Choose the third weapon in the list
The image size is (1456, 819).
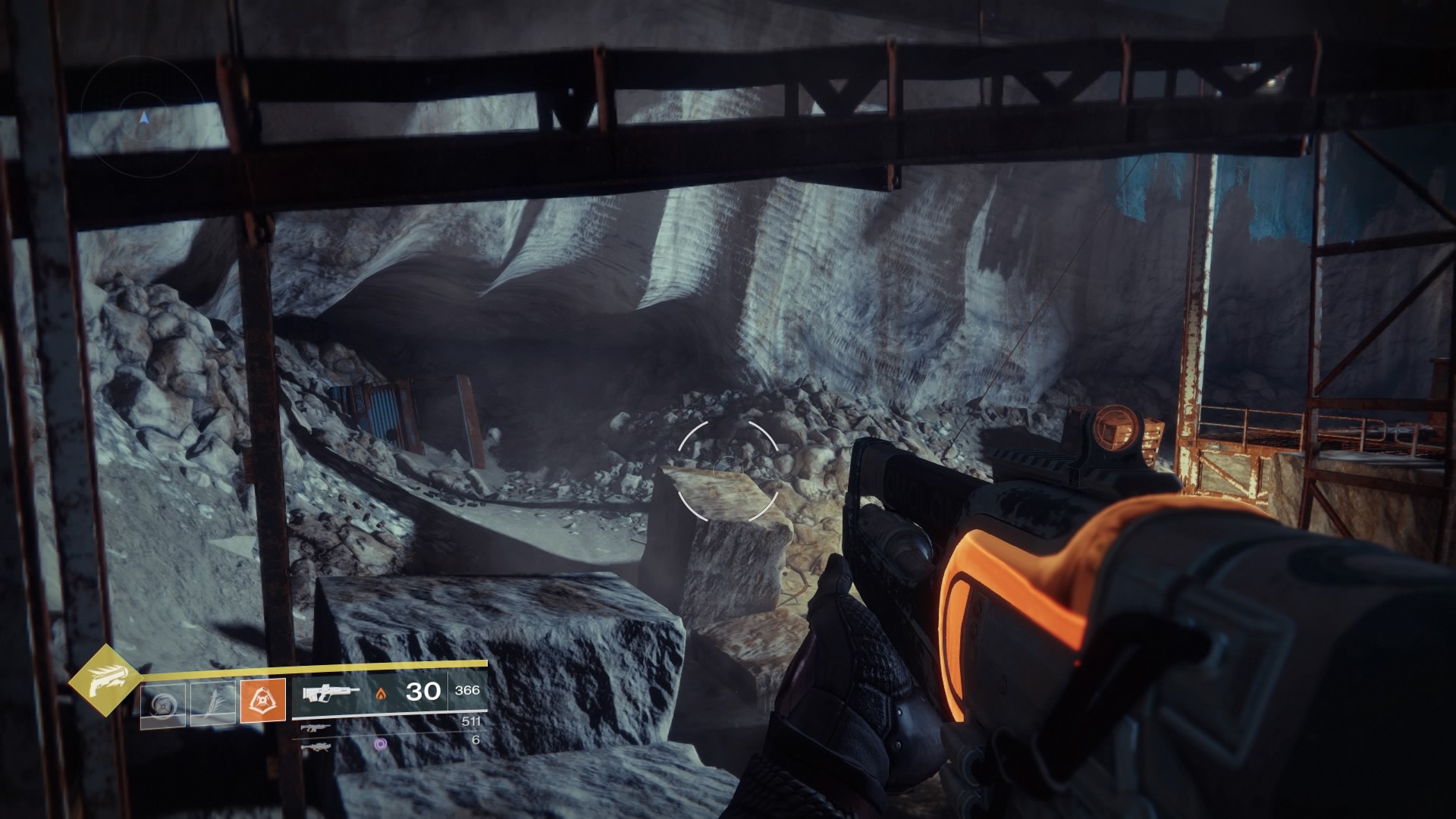[316, 746]
